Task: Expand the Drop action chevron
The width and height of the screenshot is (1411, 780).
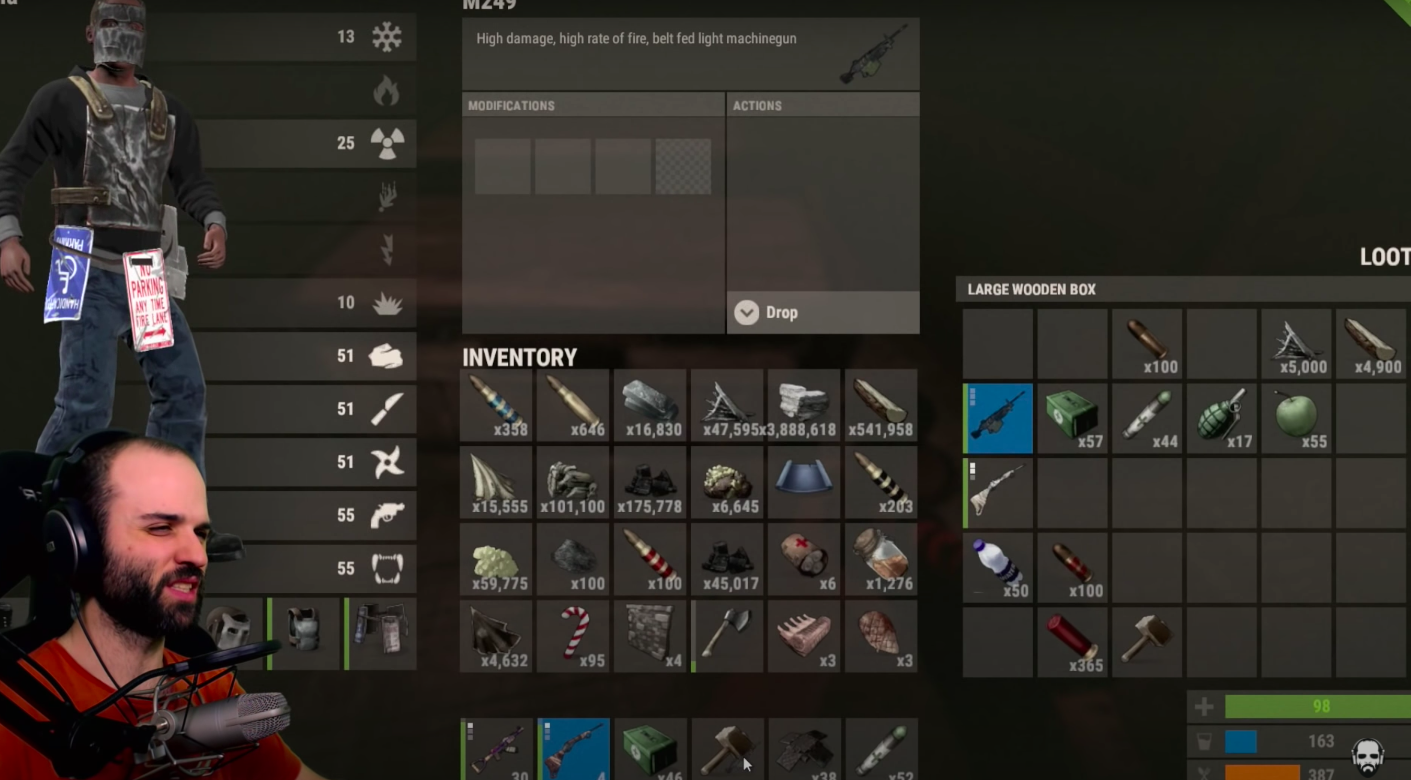Action: pyautogui.click(x=745, y=312)
